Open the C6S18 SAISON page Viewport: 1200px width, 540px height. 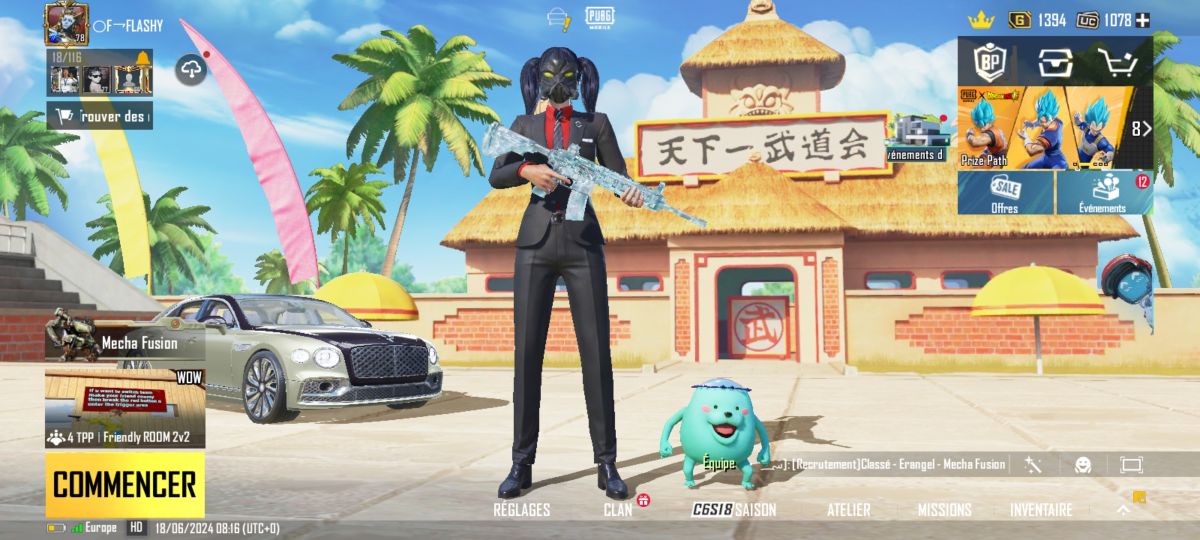pos(734,510)
